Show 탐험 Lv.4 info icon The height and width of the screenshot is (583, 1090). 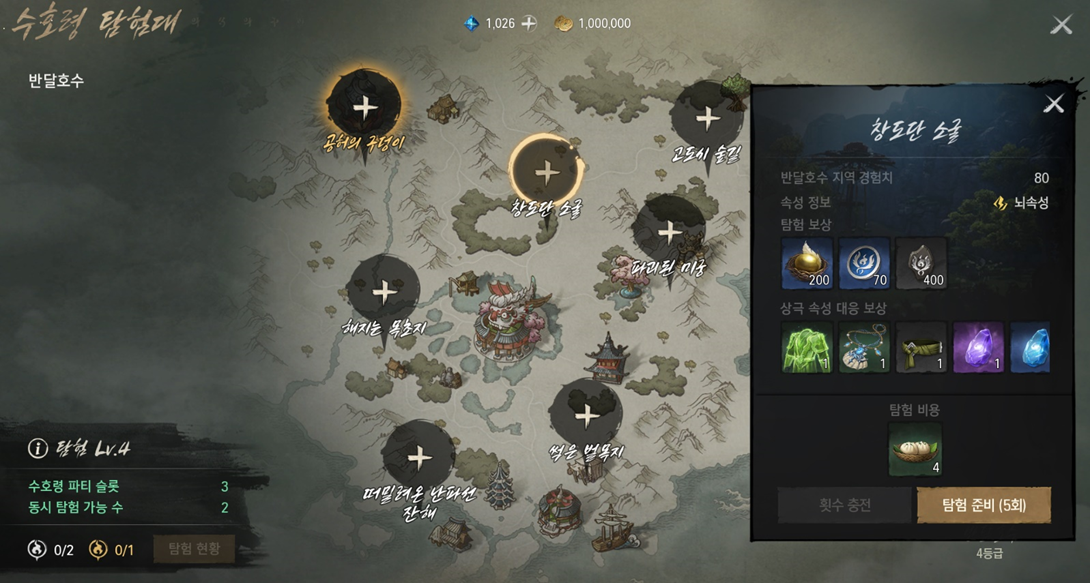38,449
